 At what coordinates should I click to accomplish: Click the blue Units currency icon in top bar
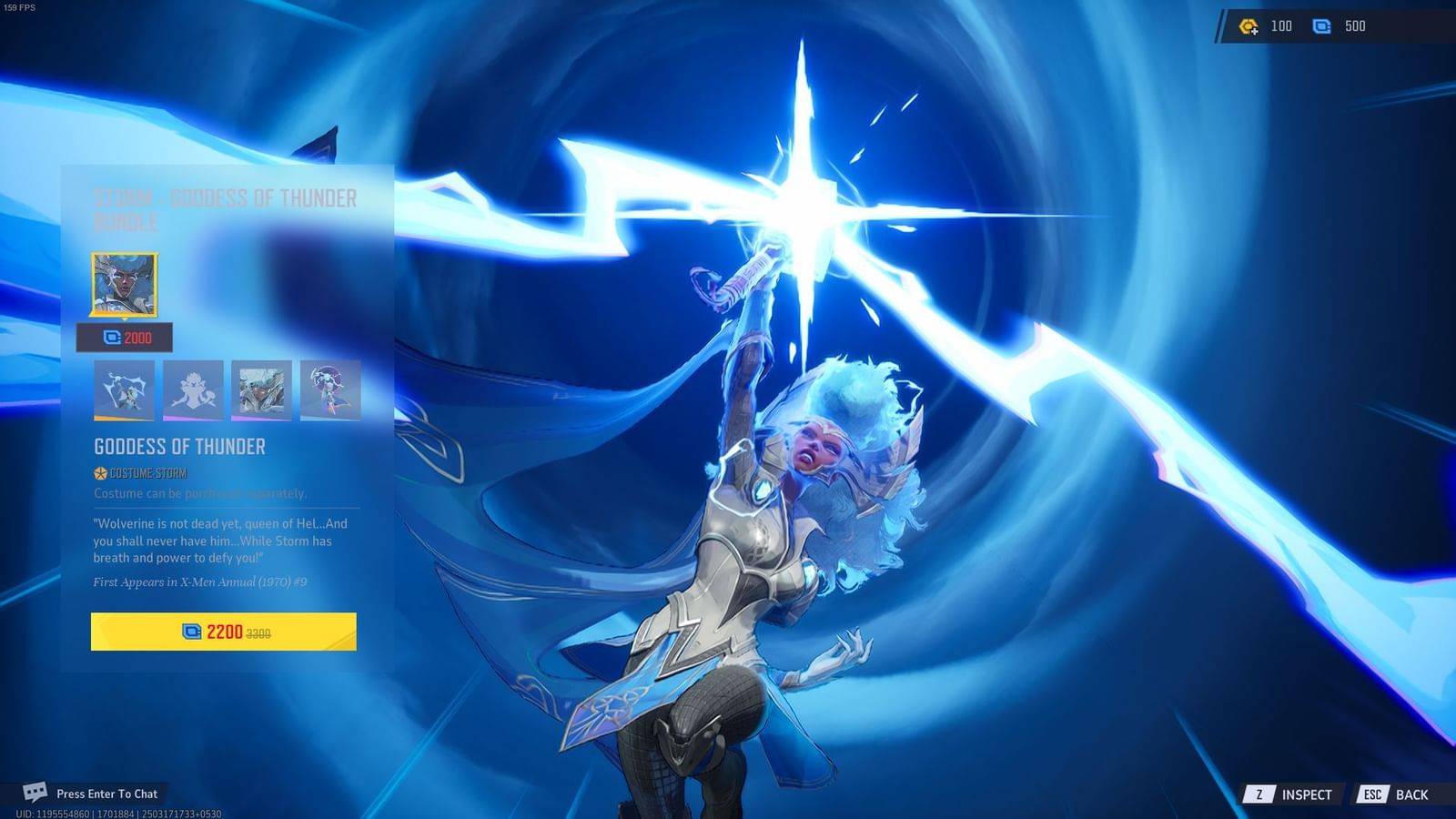(x=1321, y=25)
